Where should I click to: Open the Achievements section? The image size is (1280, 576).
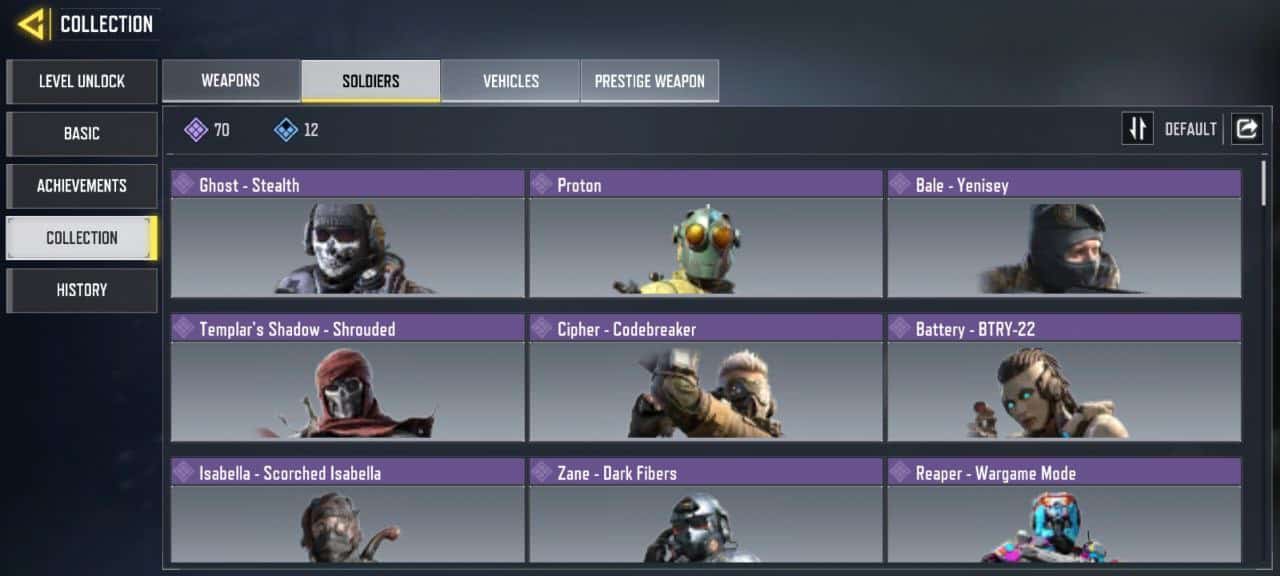point(82,185)
